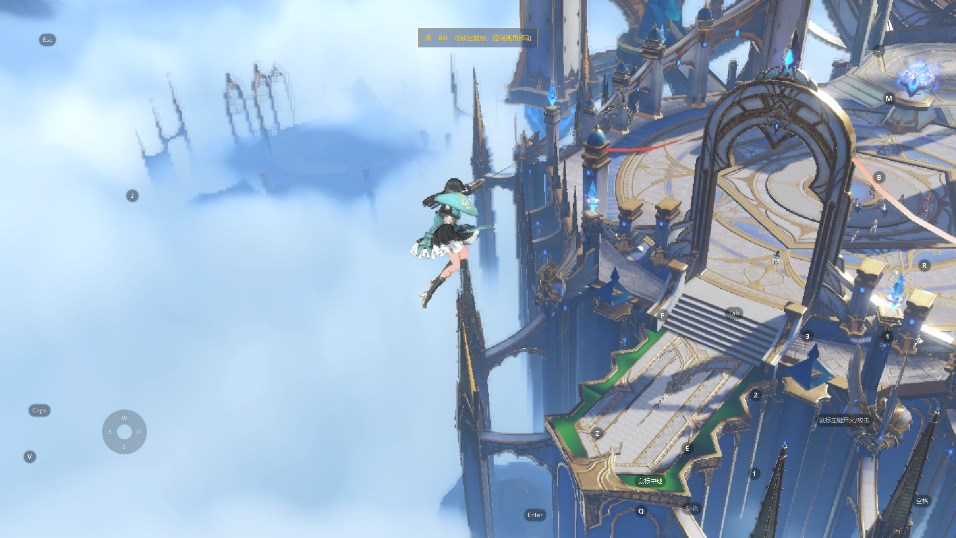Tap the virtual Caps key button
The width and height of the screenshot is (956, 538).
click(39, 410)
